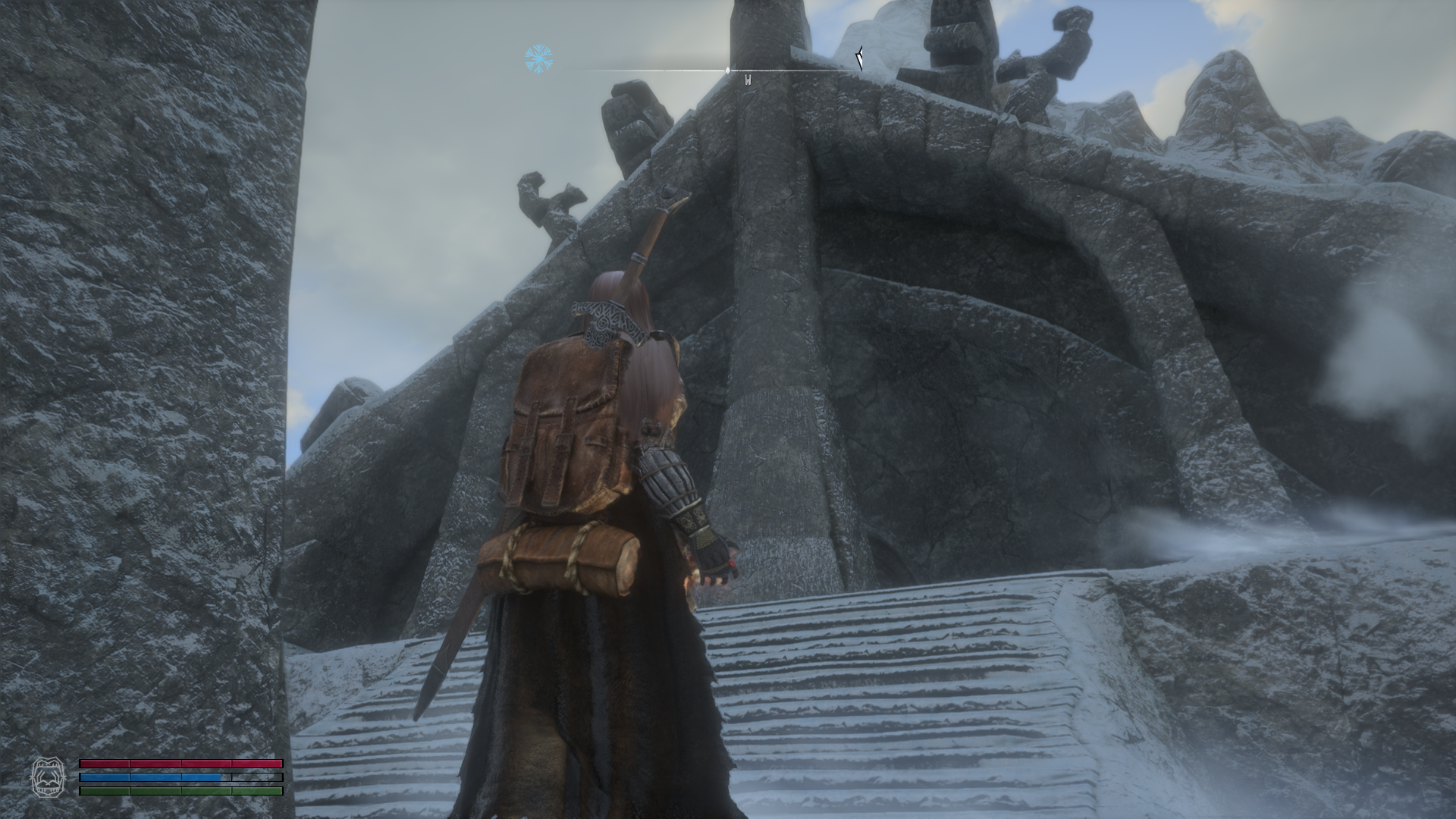The width and height of the screenshot is (1456, 819).
Task: Click the compass bar's W heading
Action: [748, 80]
